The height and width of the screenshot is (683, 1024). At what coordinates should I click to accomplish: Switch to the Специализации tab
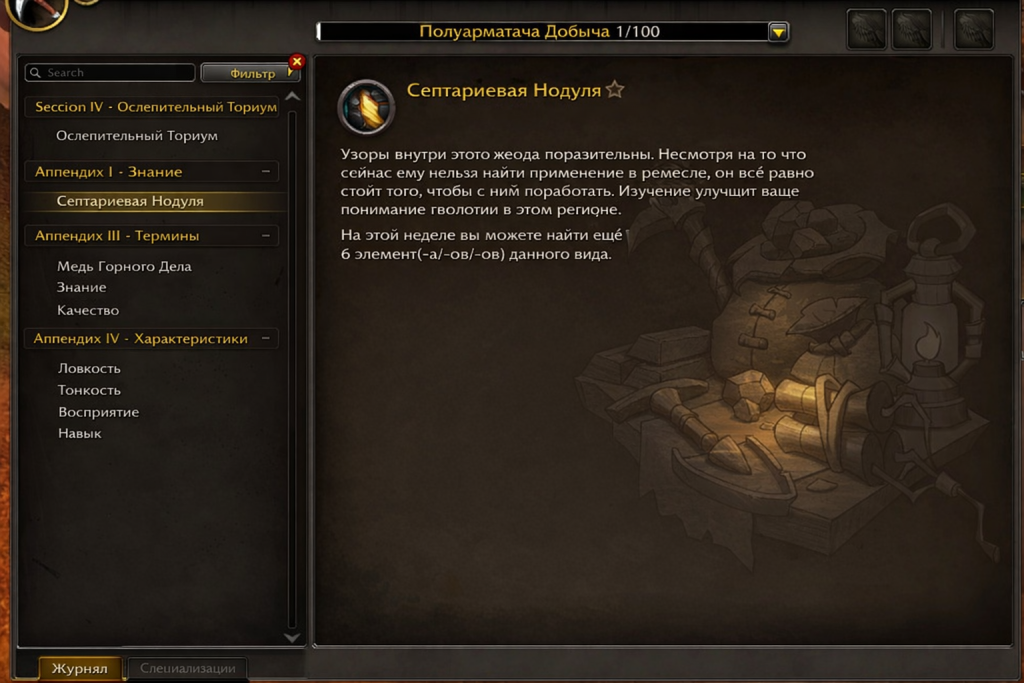tap(188, 668)
